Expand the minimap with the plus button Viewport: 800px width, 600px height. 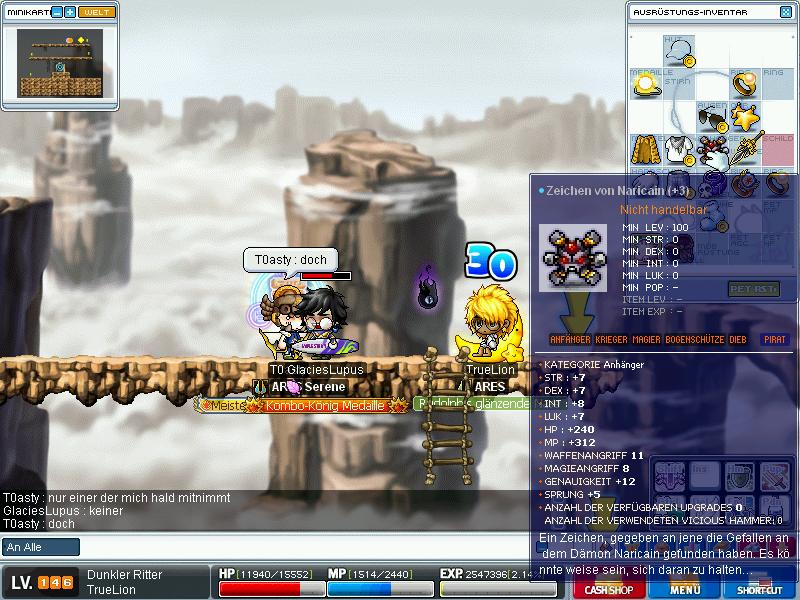[x=70, y=12]
